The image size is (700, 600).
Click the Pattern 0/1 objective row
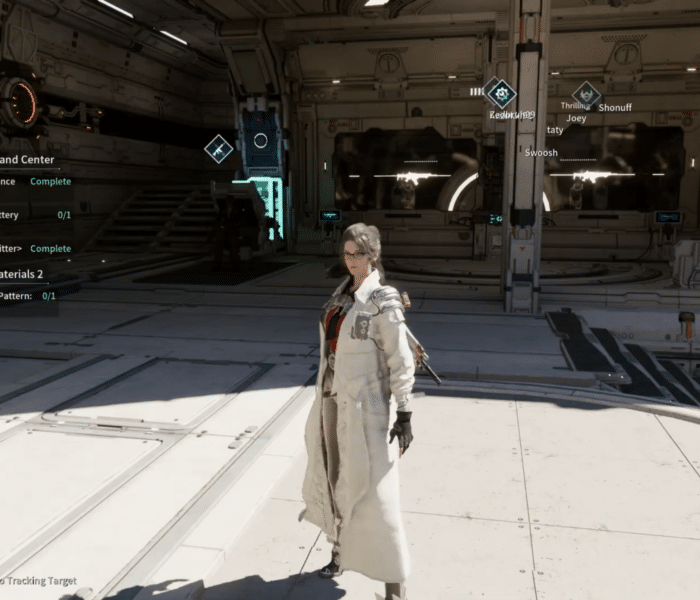28,296
